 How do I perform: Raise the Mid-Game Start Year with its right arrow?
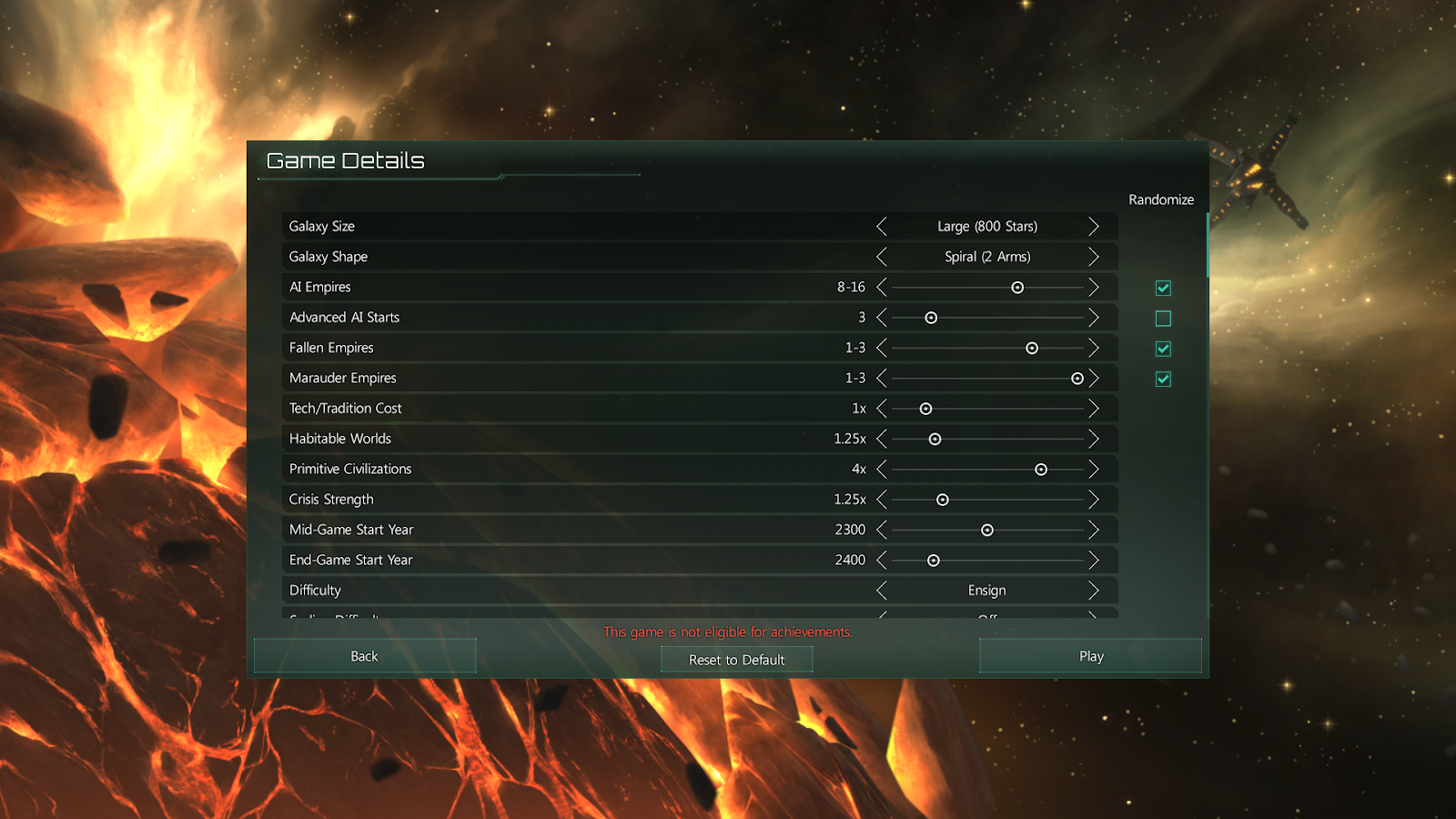click(x=1094, y=530)
